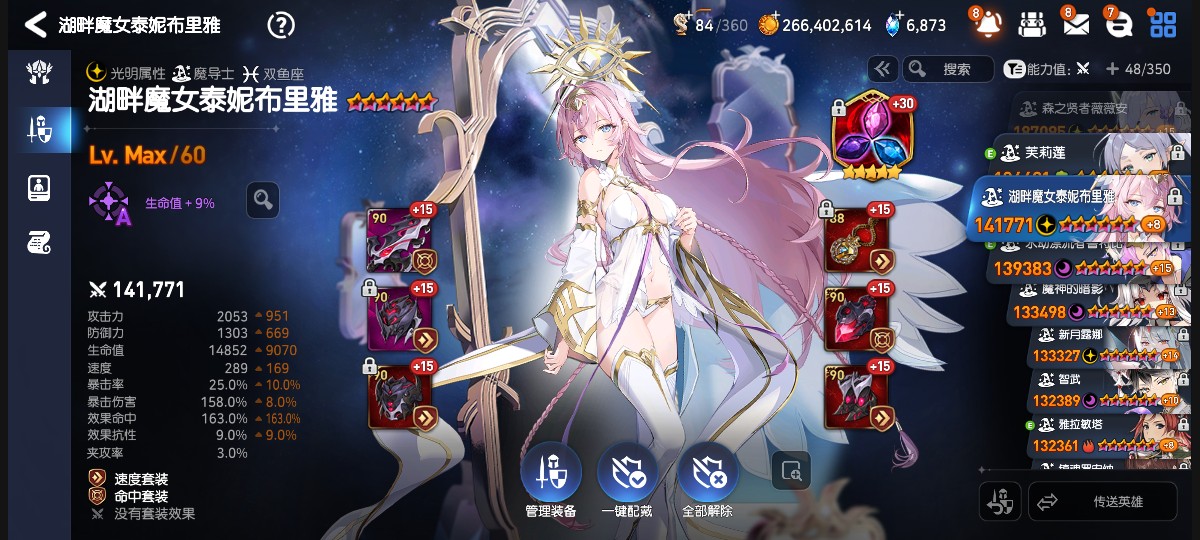The height and width of the screenshot is (540, 1200).
Task: Select the equipped boots slot
Action: point(856,397)
